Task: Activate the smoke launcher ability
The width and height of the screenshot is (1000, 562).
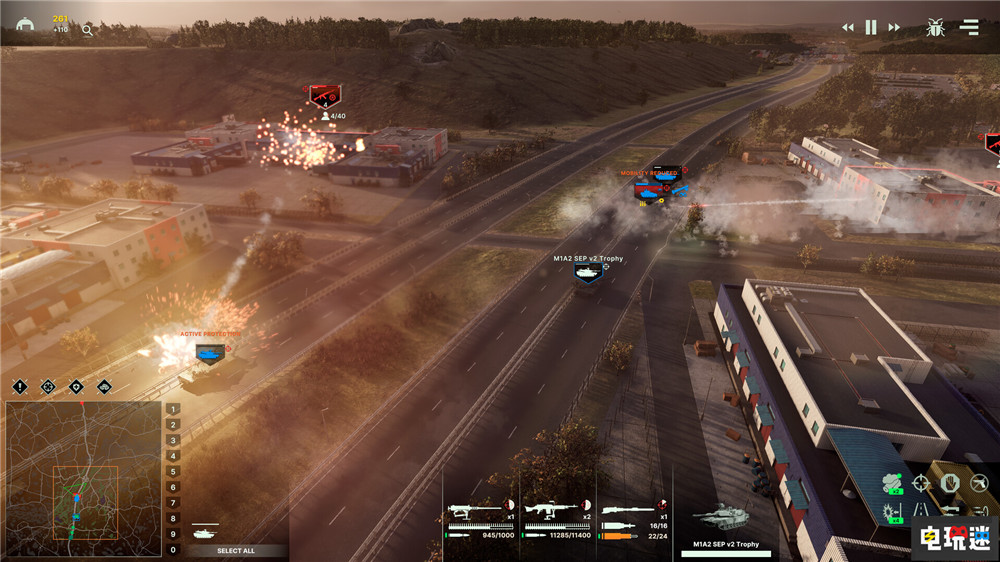Action: (891, 484)
